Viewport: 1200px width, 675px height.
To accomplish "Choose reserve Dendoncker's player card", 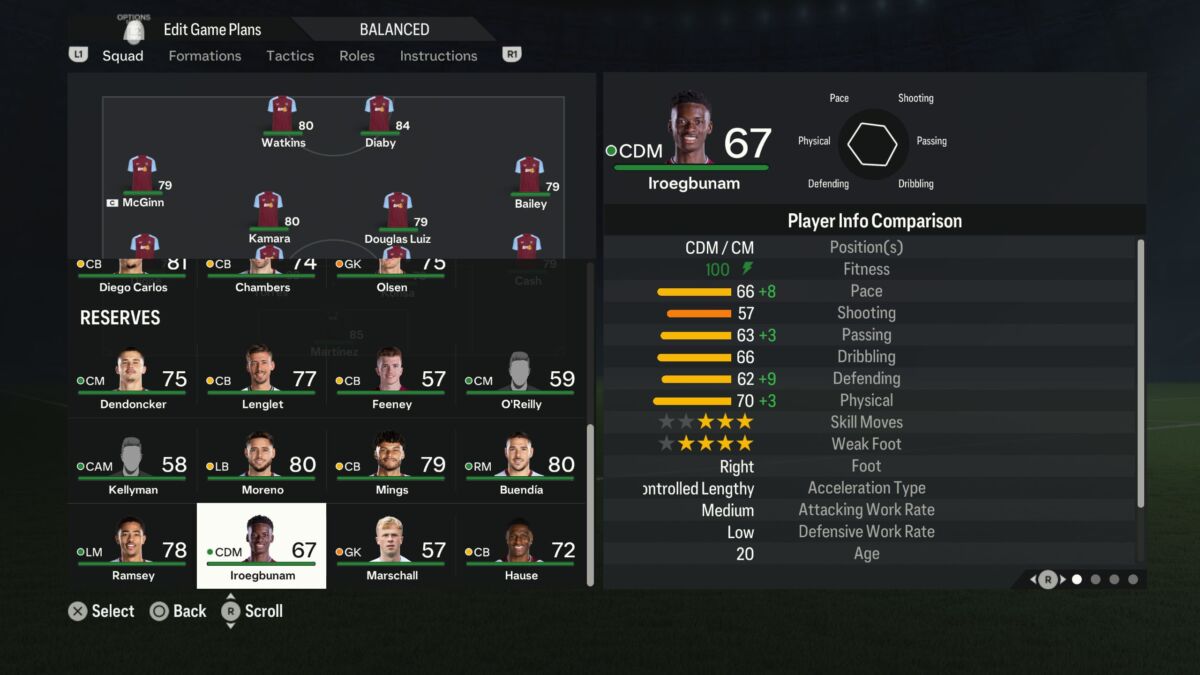I will 132,380.
